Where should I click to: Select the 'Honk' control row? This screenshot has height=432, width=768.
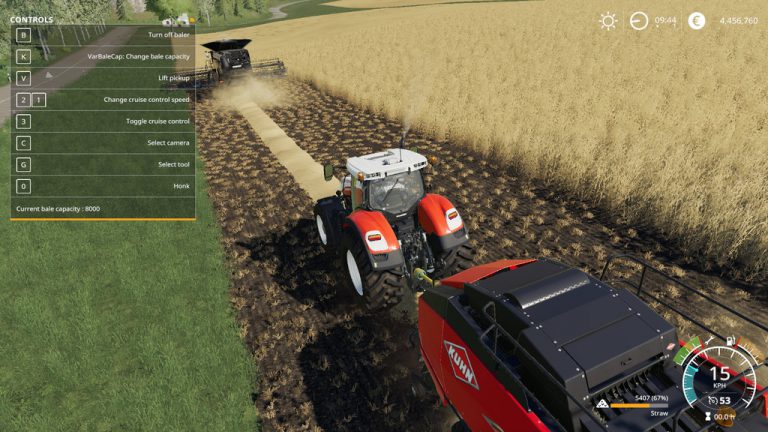[x=103, y=186]
